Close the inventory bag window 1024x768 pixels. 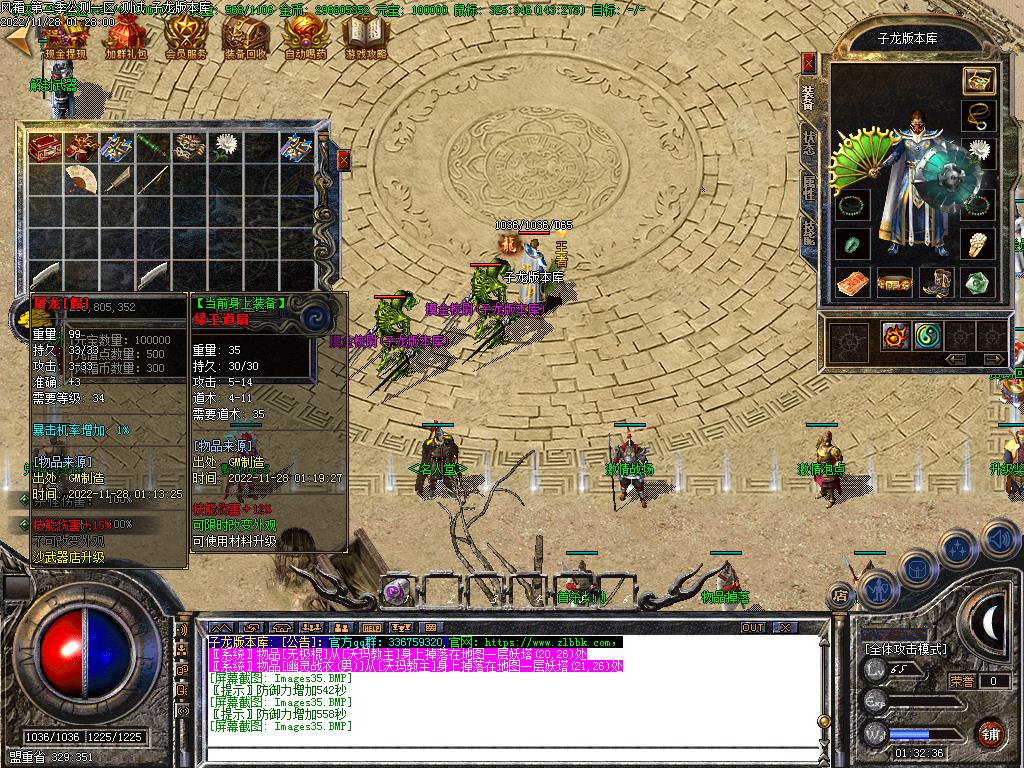pos(344,160)
